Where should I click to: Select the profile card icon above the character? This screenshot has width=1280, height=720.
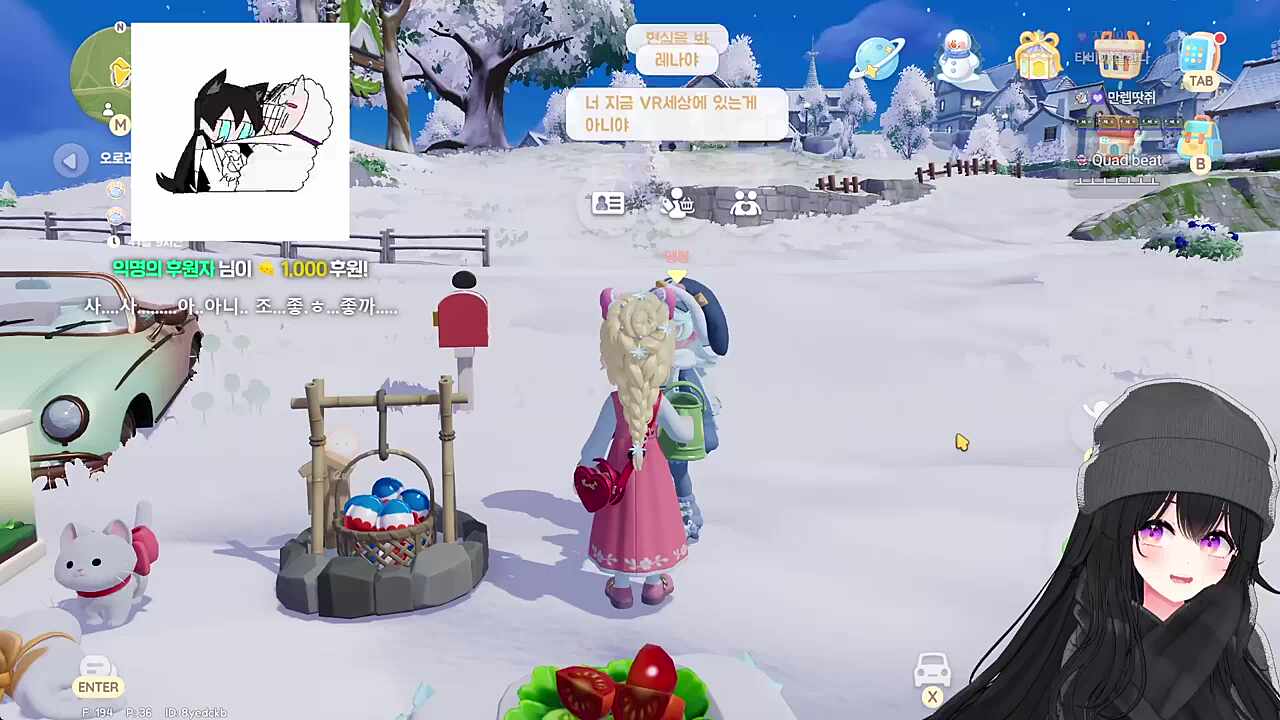[x=608, y=203]
